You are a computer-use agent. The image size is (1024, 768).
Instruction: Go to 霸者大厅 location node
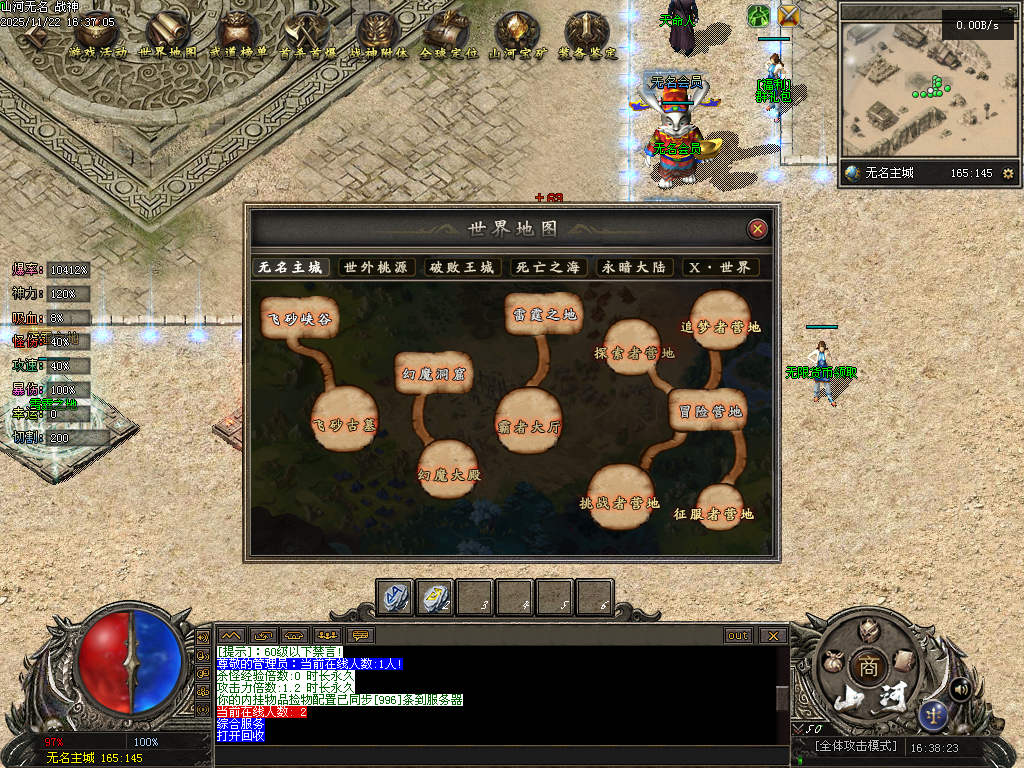[529, 424]
